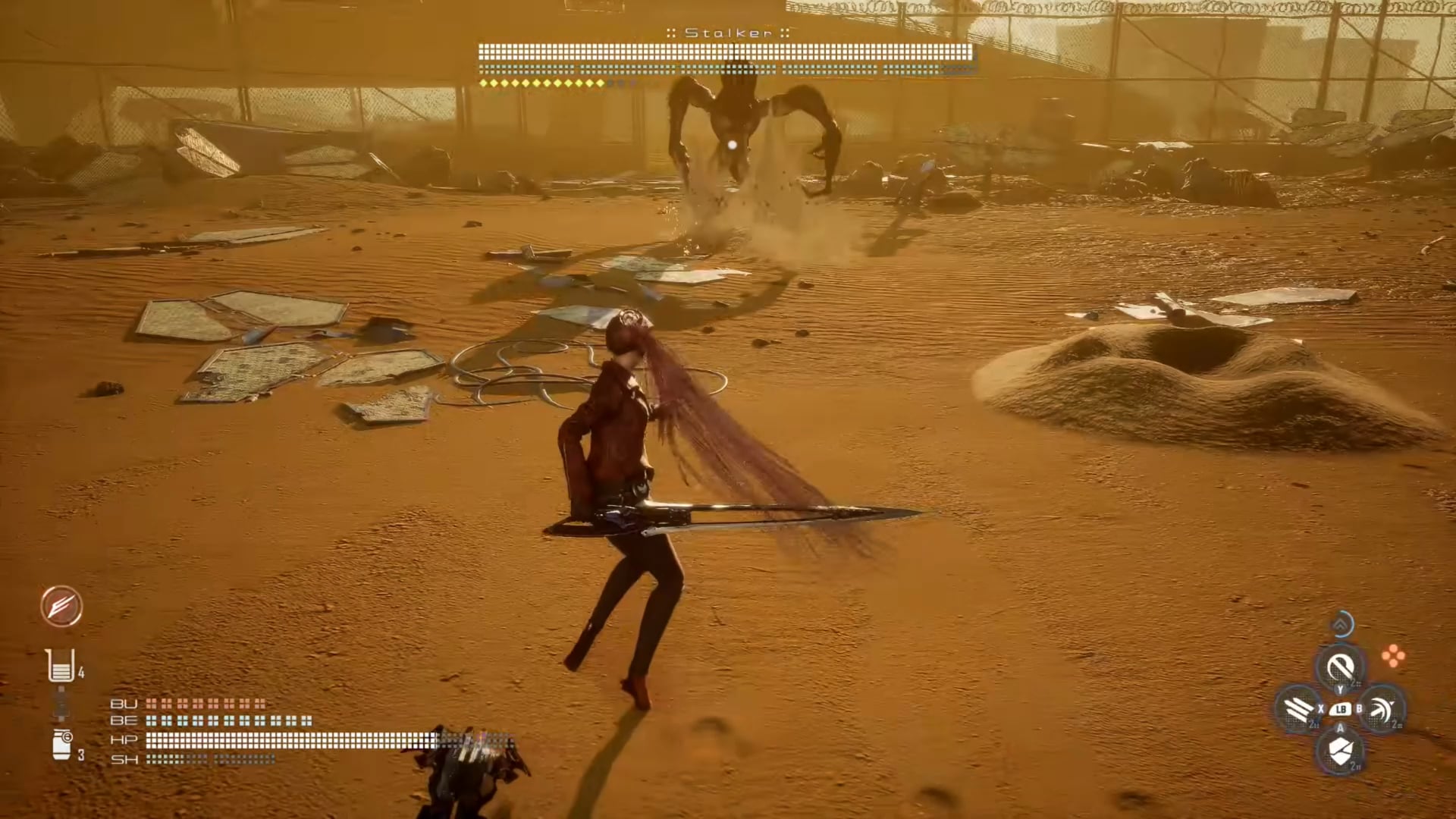Viewport: 1456px width, 819px height.
Task: Click the four orange dots indicator
Action: pyautogui.click(x=1393, y=657)
